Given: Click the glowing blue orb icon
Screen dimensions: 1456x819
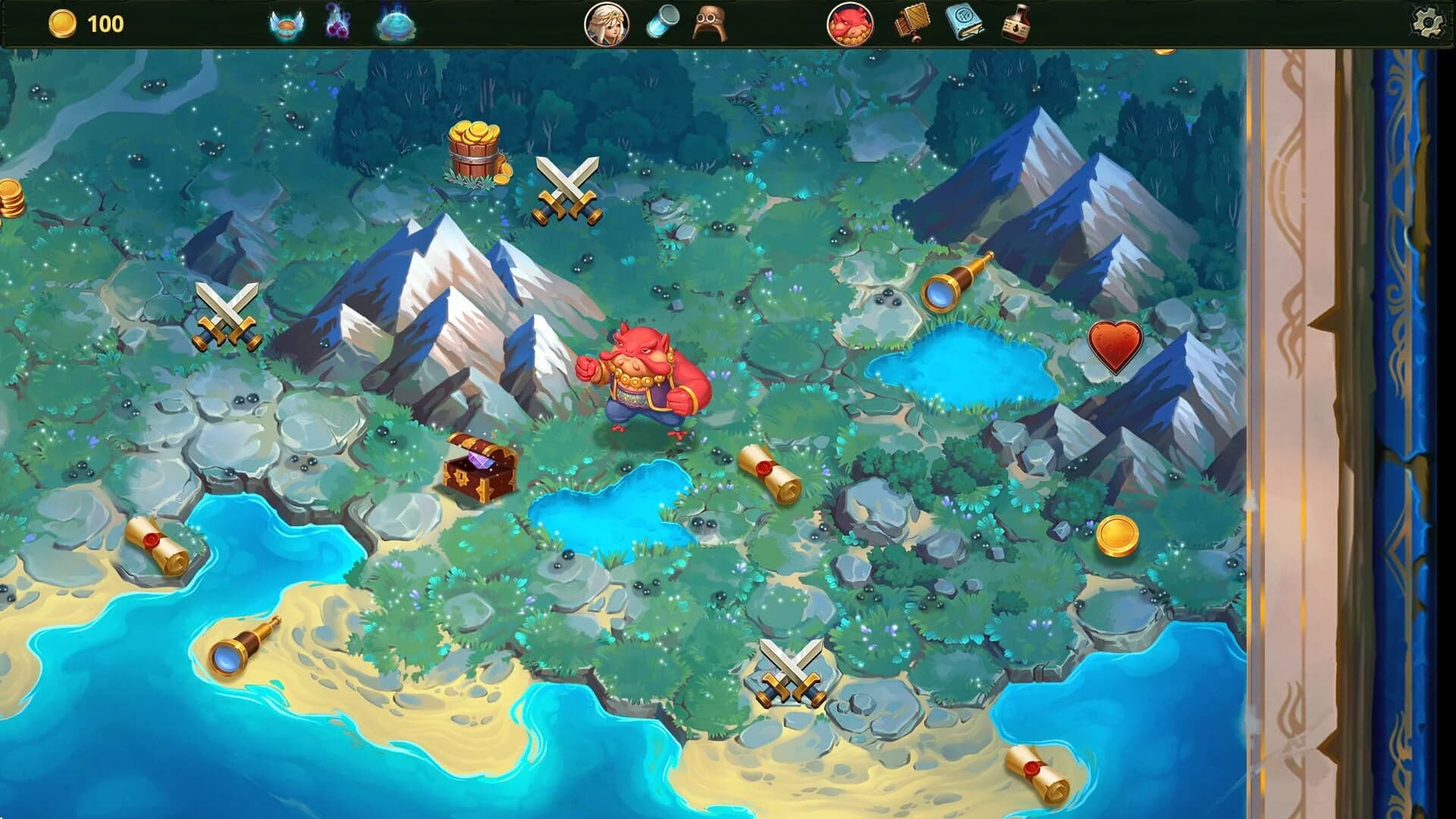Looking at the screenshot, I should [397, 24].
